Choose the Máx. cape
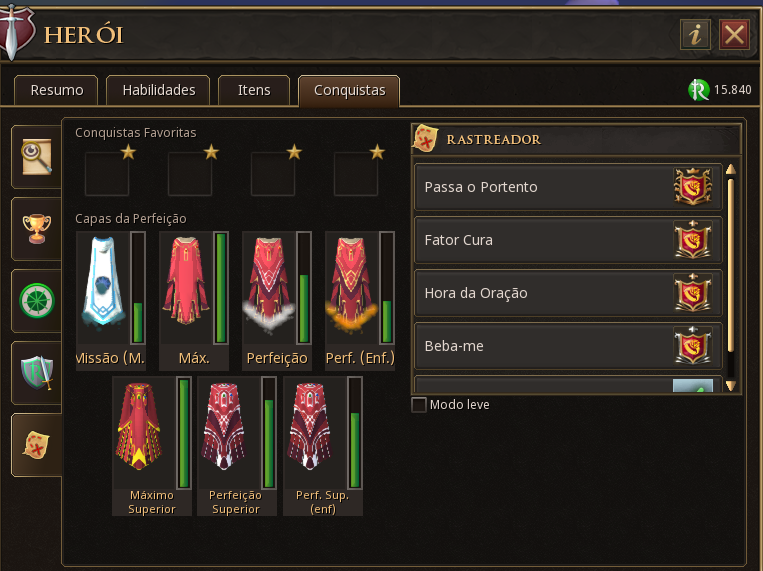Screen dimensions: 763x571 (187, 290)
